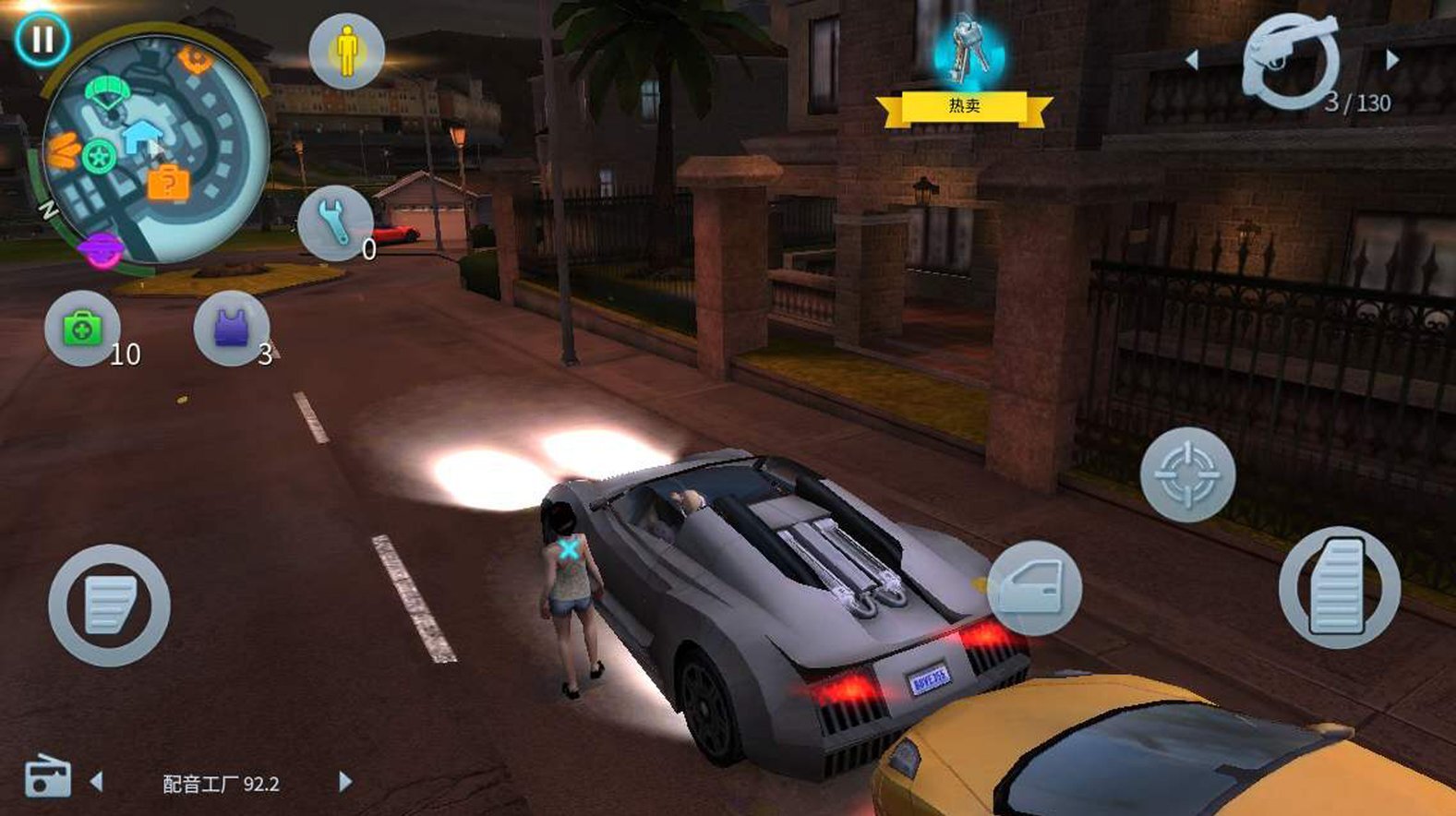
Task: Tap the car door exit button
Action: pyautogui.click(x=1034, y=588)
